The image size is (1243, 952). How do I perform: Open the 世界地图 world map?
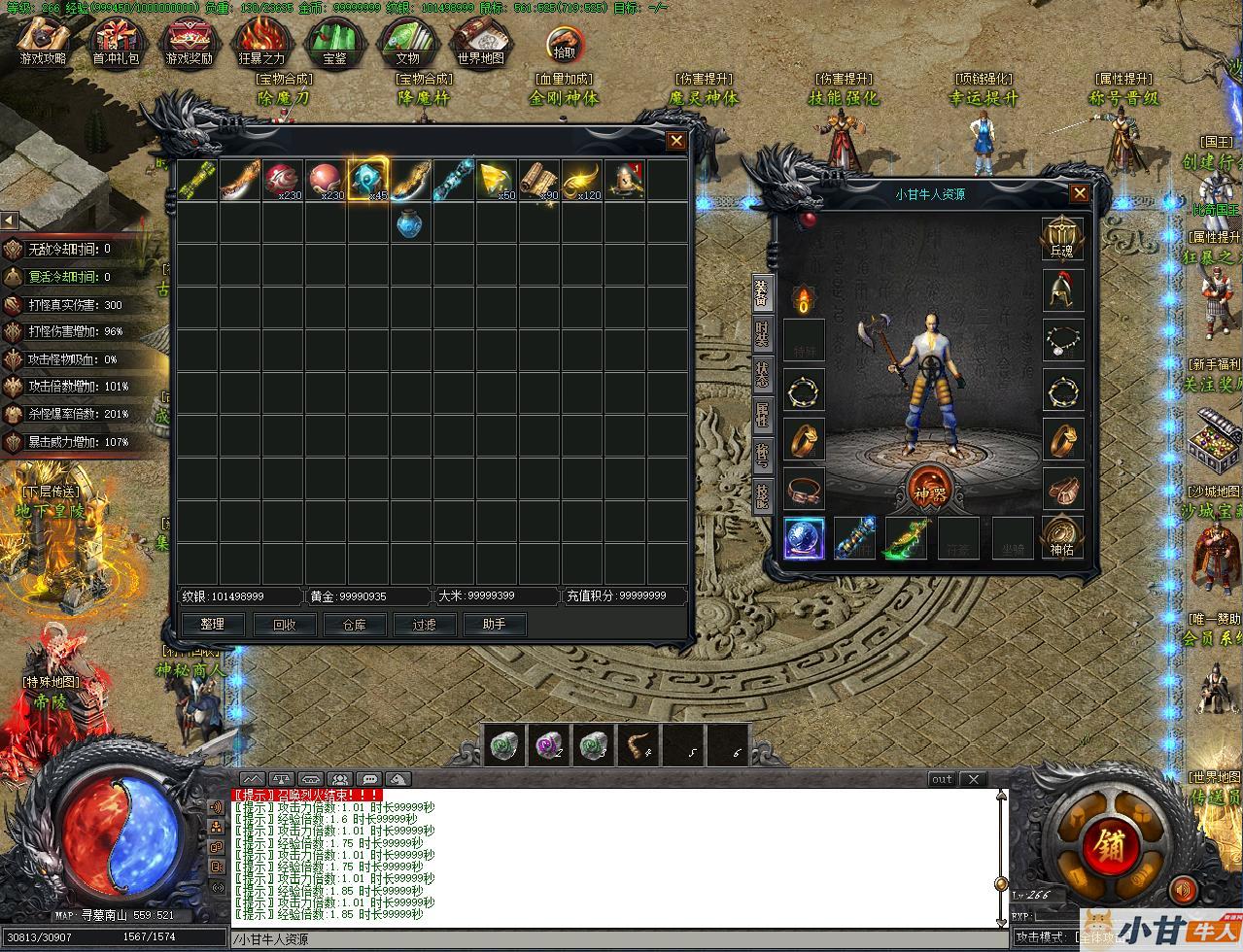(x=480, y=43)
